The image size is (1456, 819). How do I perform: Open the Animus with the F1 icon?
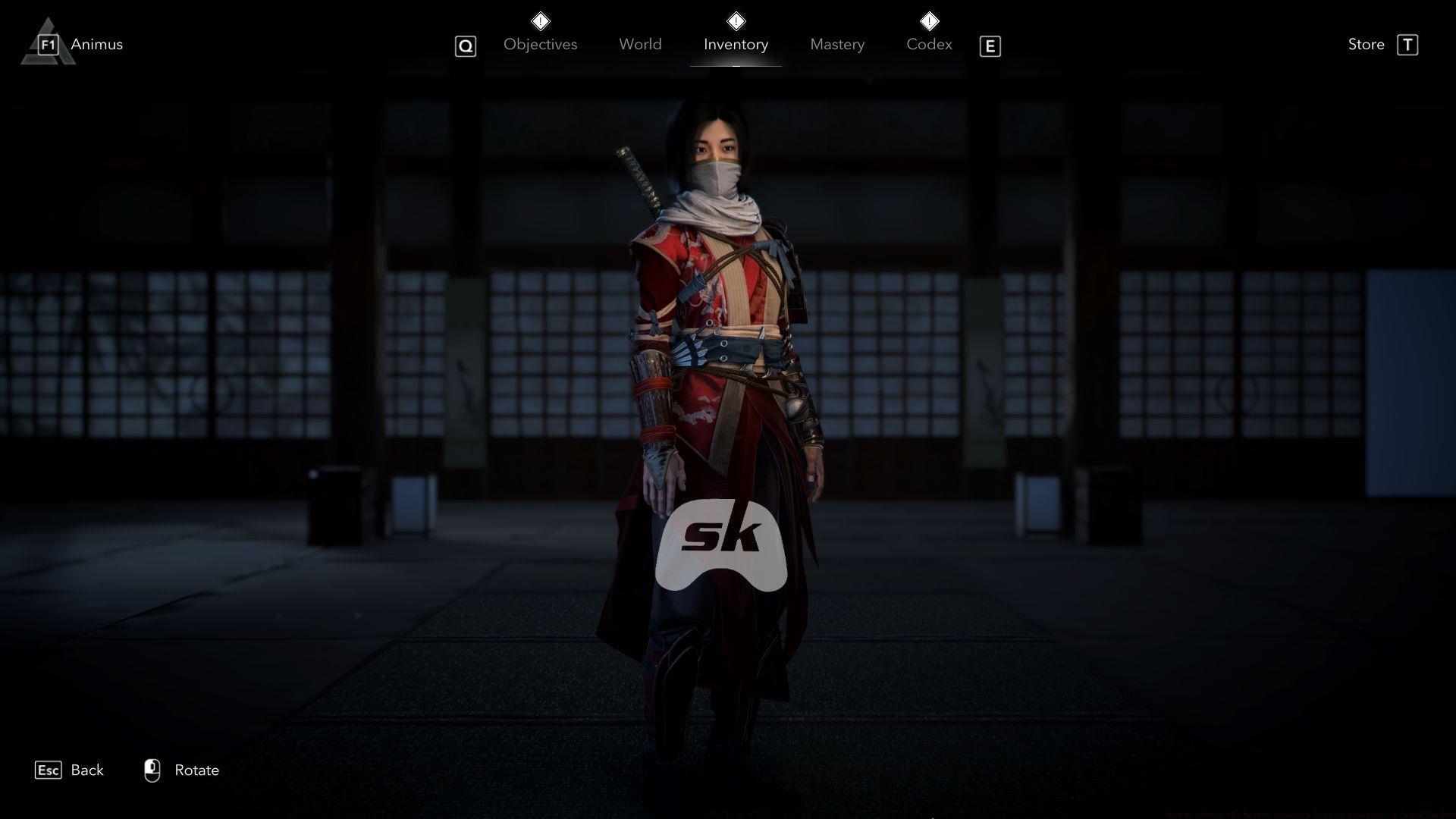coord(48,44)
